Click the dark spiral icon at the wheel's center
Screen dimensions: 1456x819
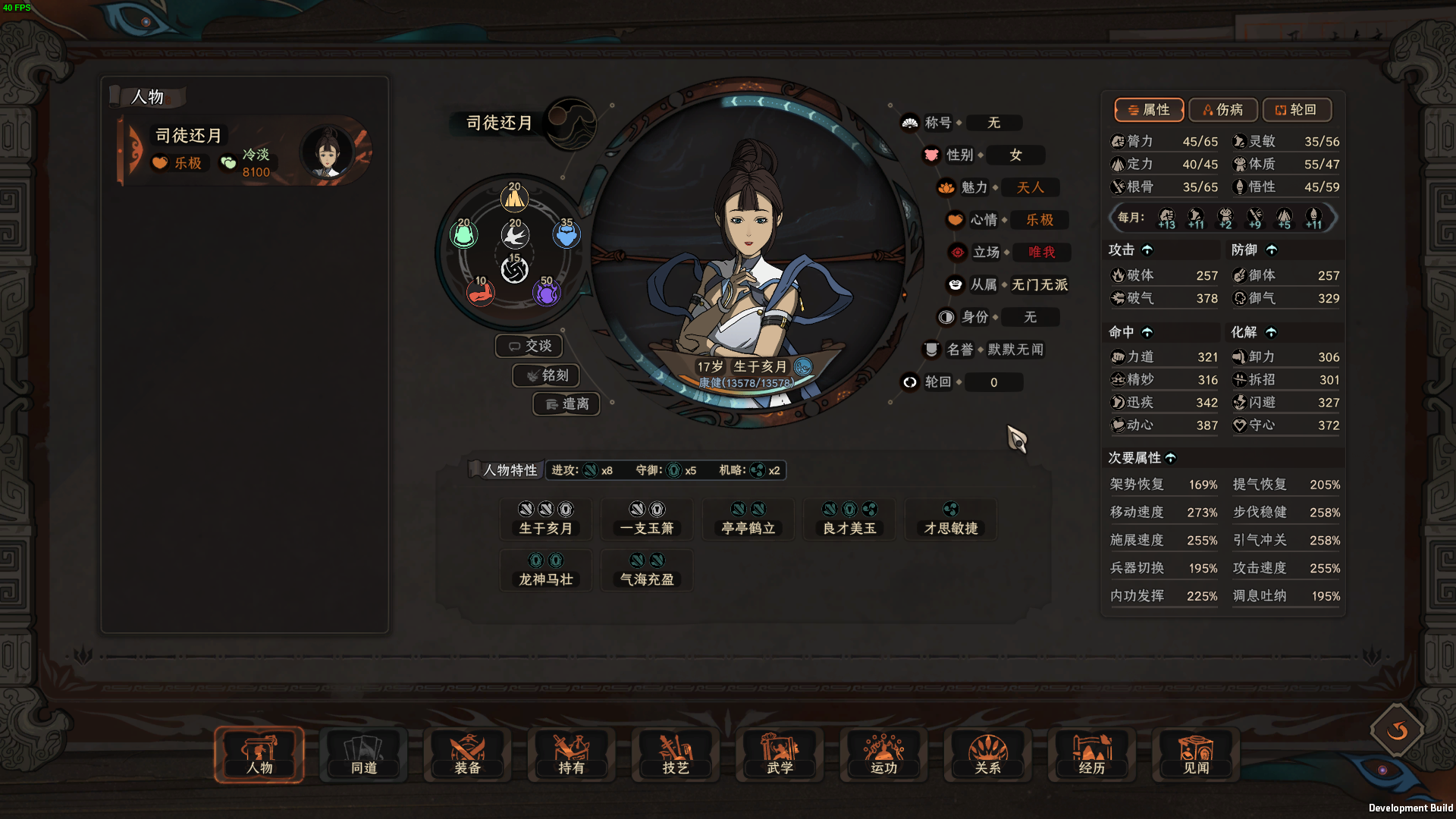514,270
